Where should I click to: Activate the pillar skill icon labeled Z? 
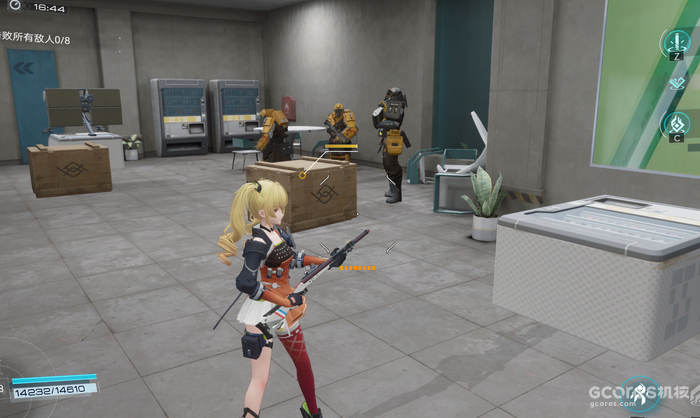click(676, 42)
